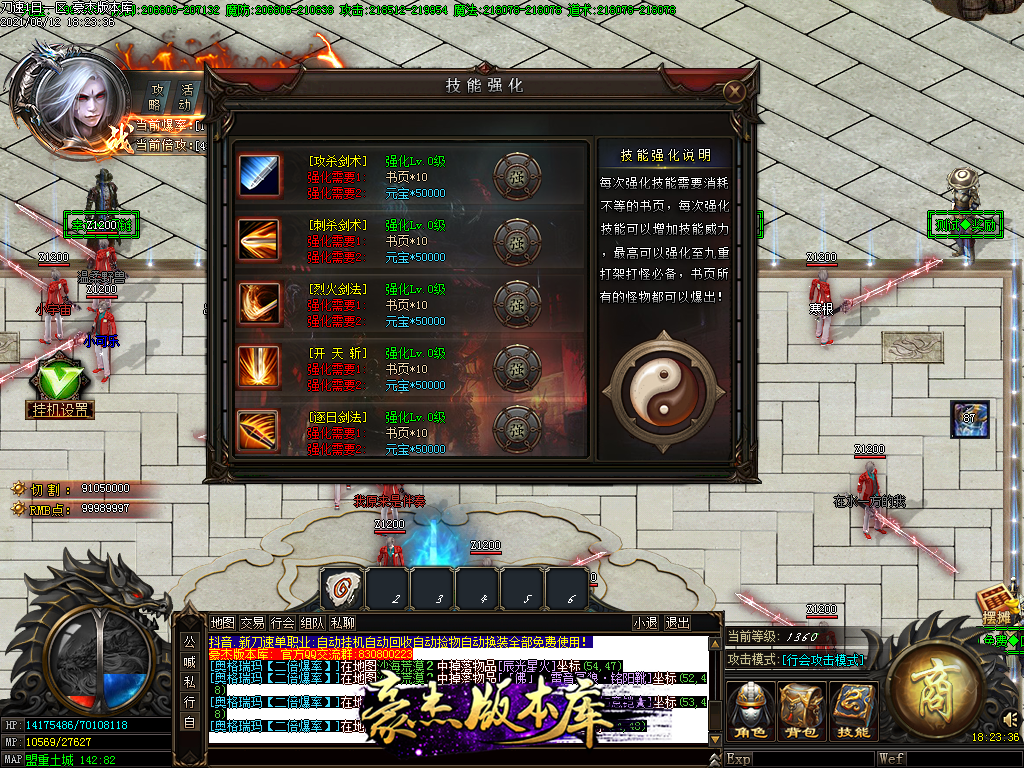This screenshot has width=1024, height=768.
Task: Open the 背包 backpack
Action: pos(802,710)
